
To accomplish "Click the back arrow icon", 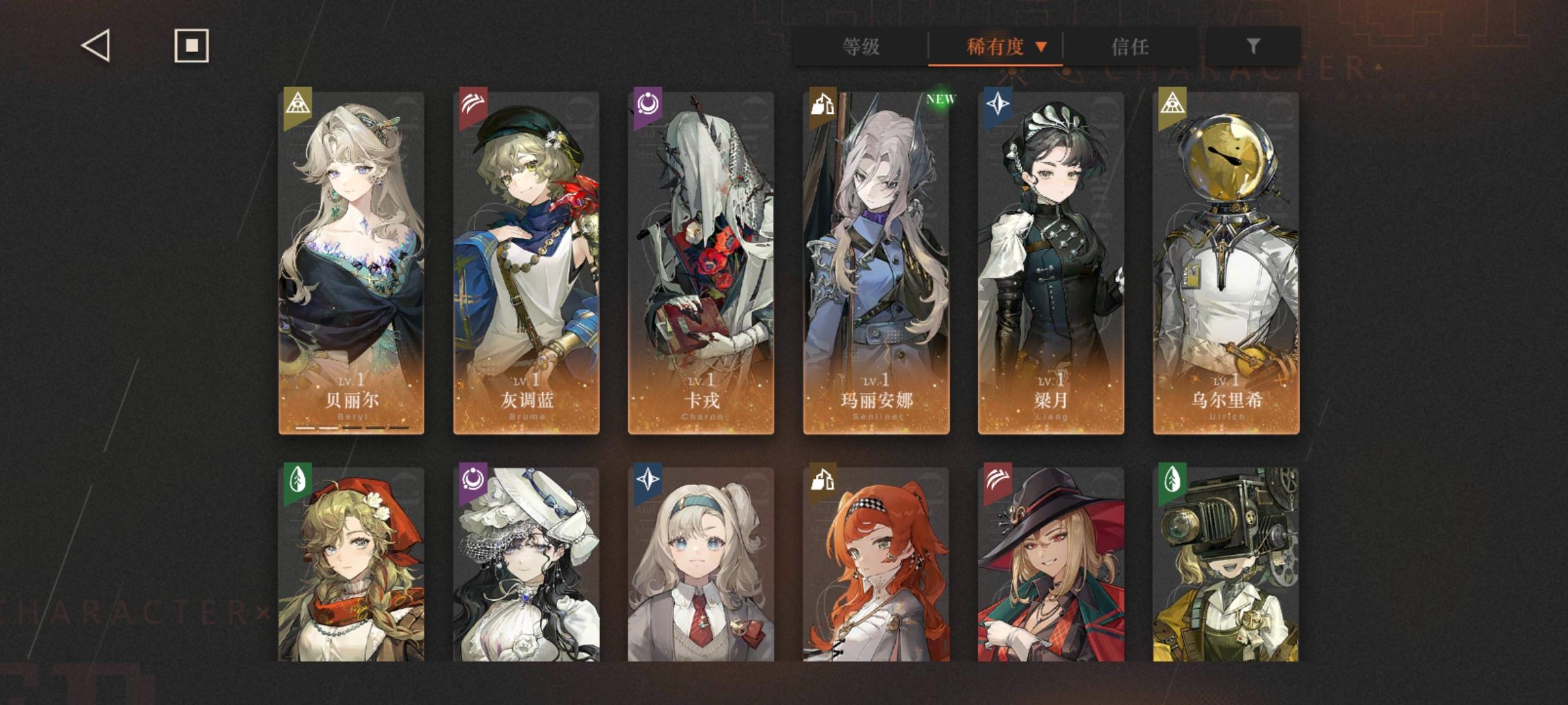I will (94, 46).
